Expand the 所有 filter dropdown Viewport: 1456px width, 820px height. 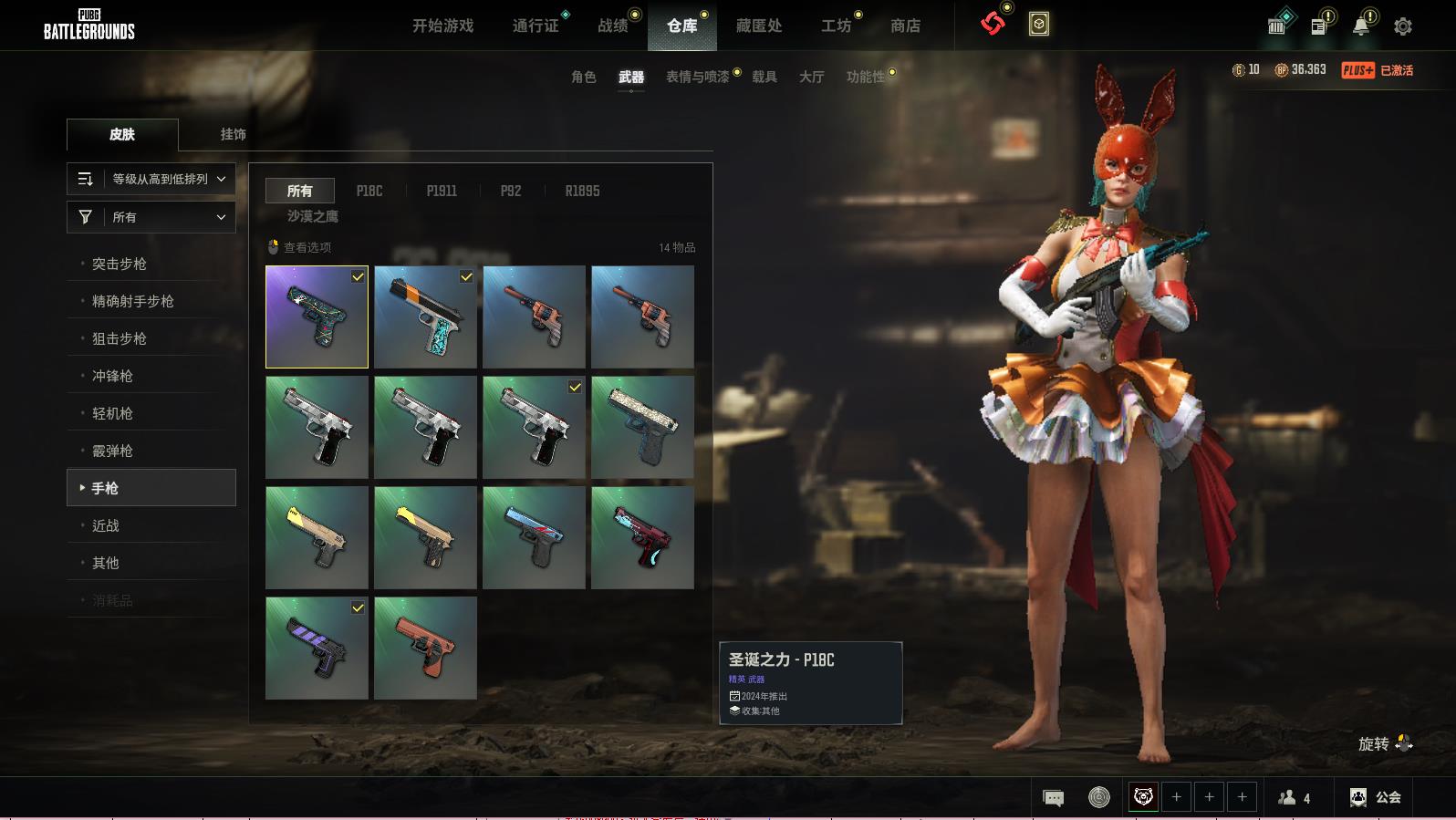point(151,217)
